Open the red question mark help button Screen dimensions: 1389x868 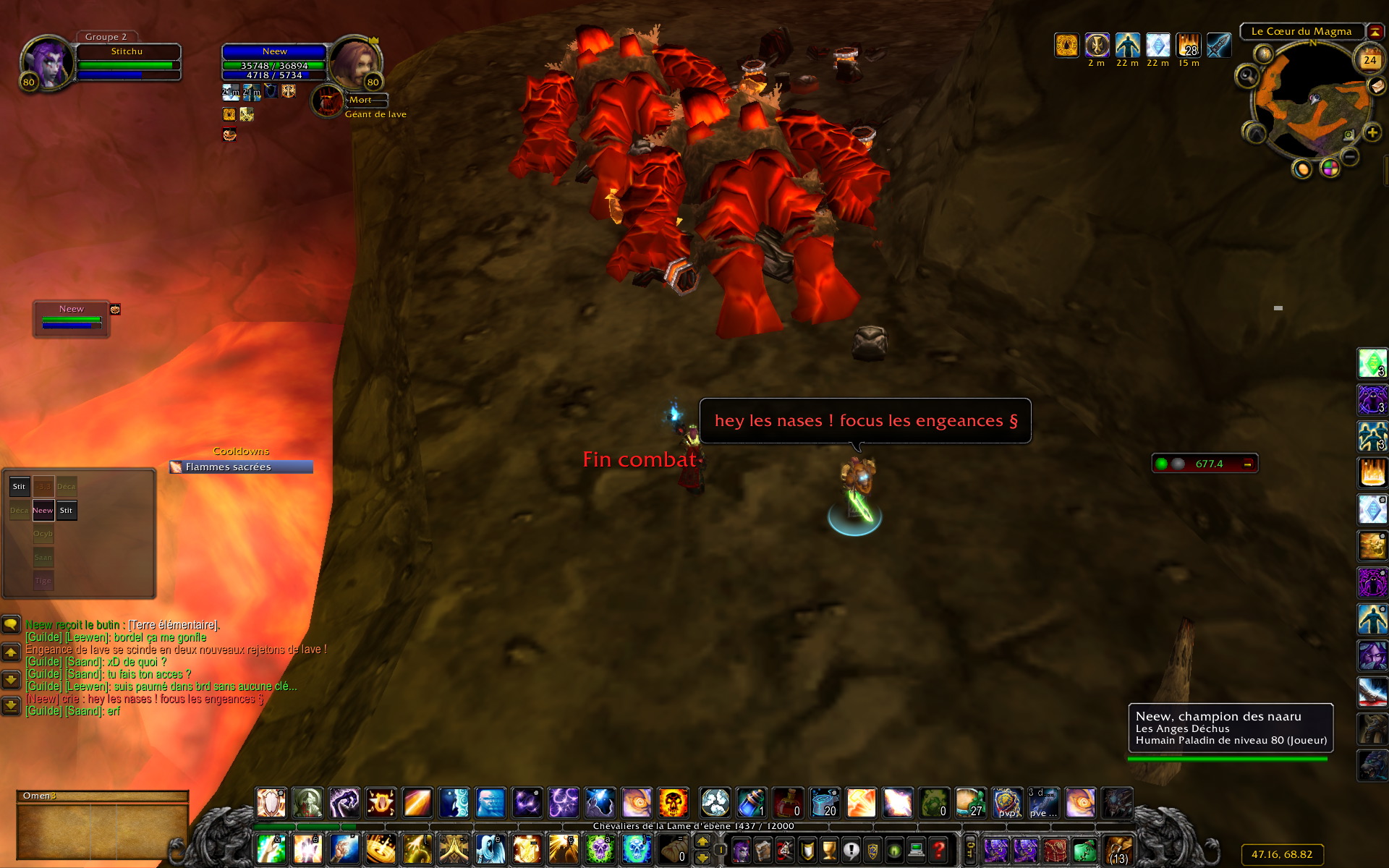pyautogui.click(x=938, y=849)
